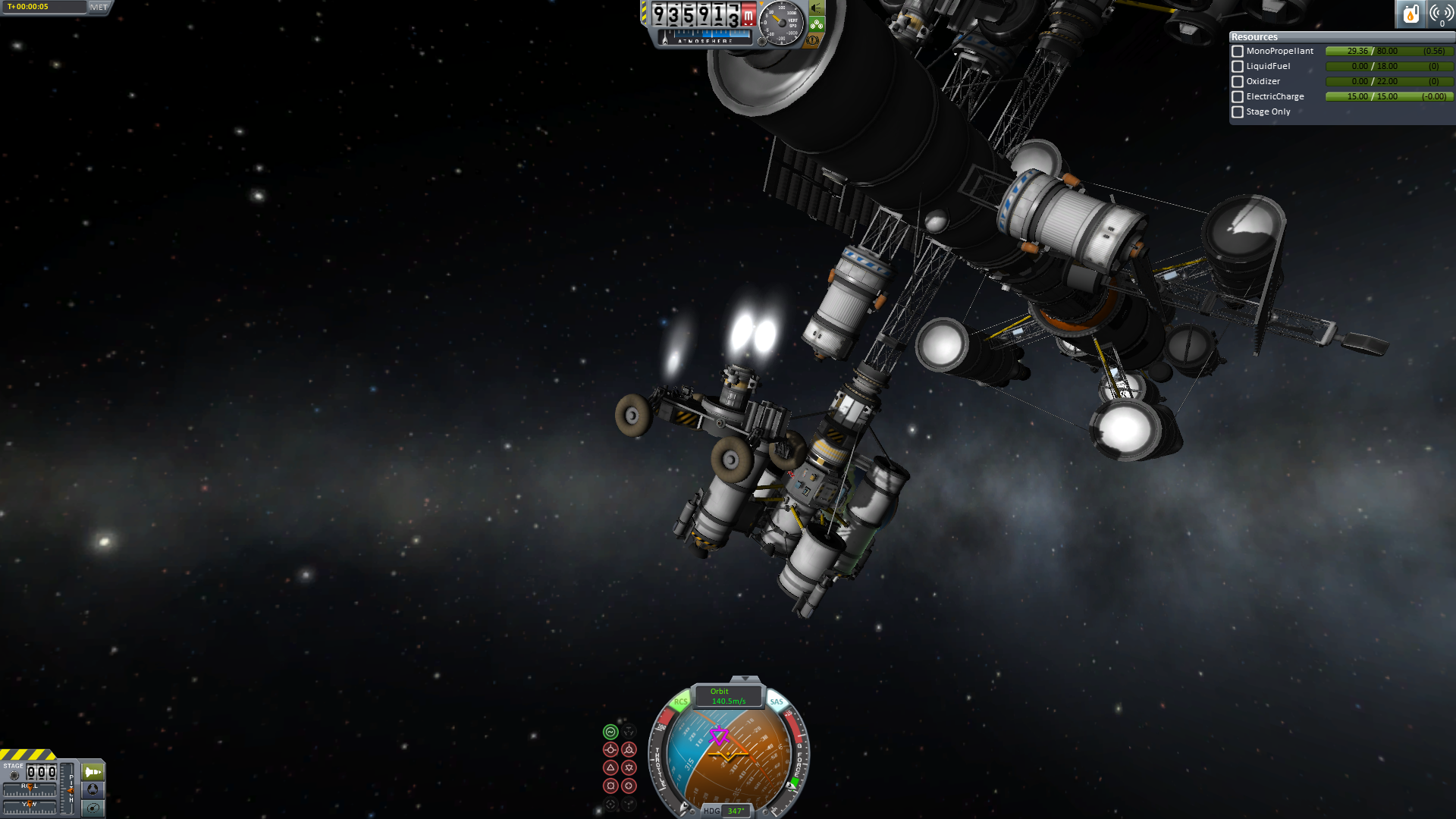Image resolution: width=1456 pixels, height=819 pixels.
Task: Toggle the SAS indicator on the navball
Action: pos(777,702)
